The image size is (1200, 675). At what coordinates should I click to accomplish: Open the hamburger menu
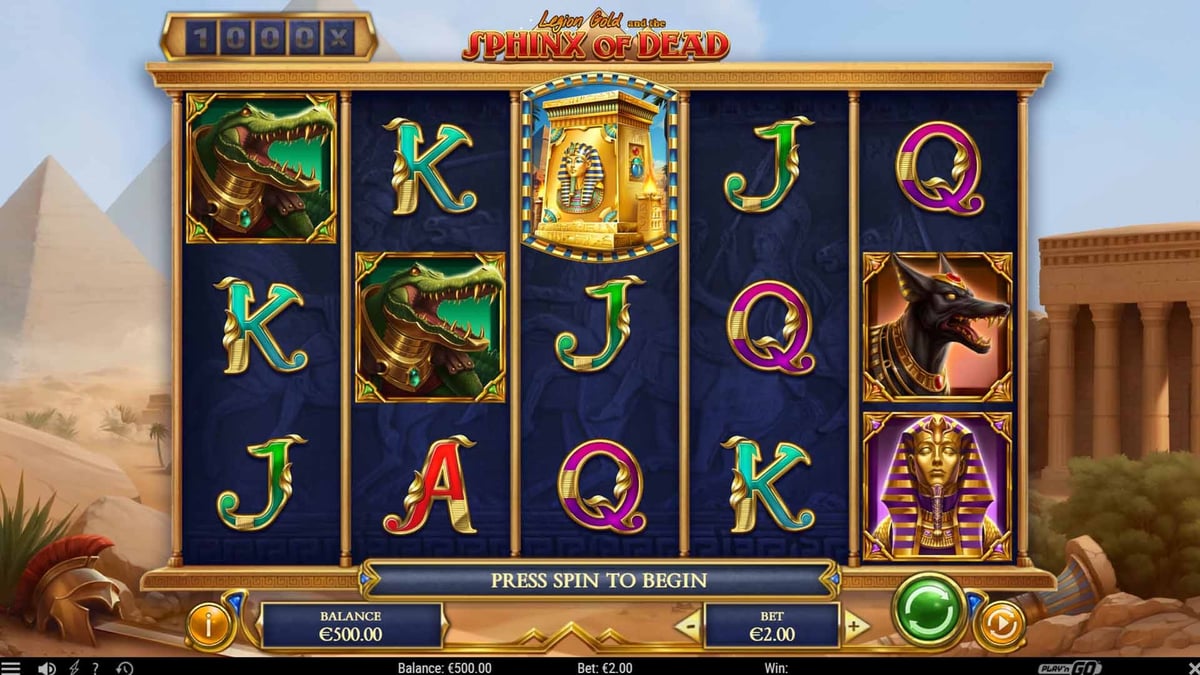pyautogui.click(x=10, y=668)
